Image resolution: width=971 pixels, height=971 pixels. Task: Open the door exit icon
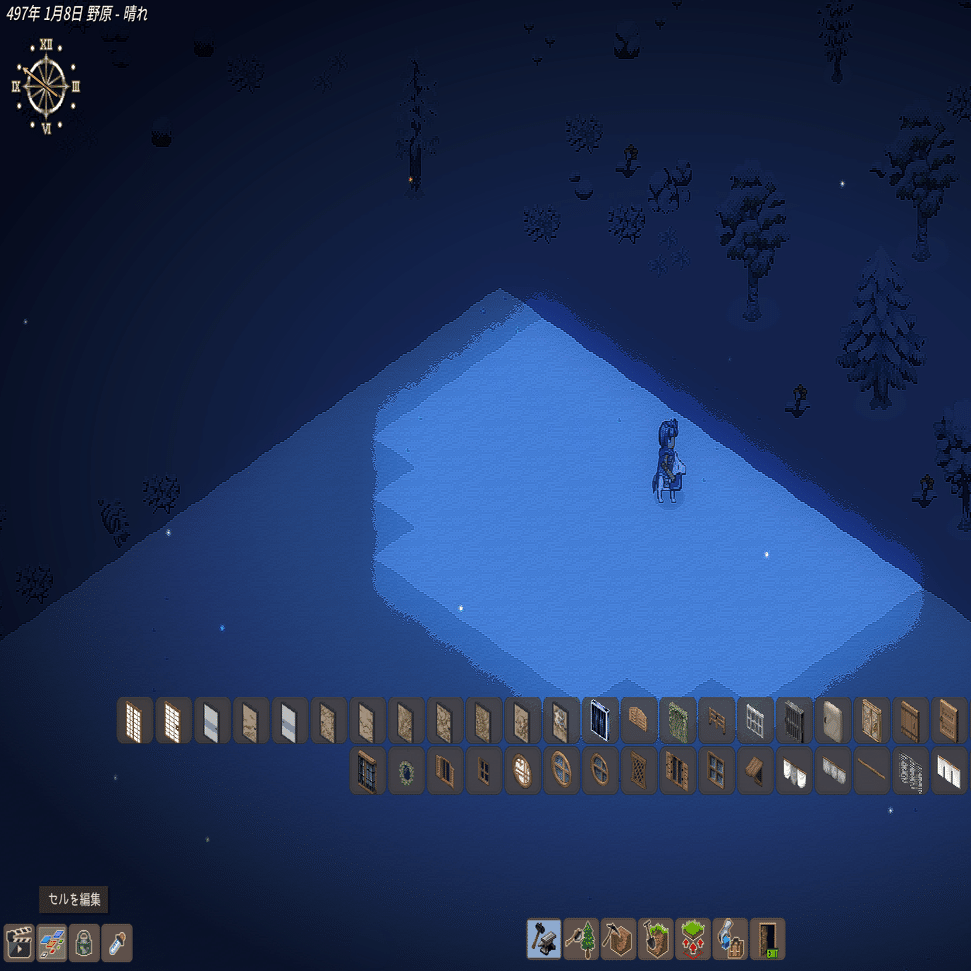click(x=768, y=939)
